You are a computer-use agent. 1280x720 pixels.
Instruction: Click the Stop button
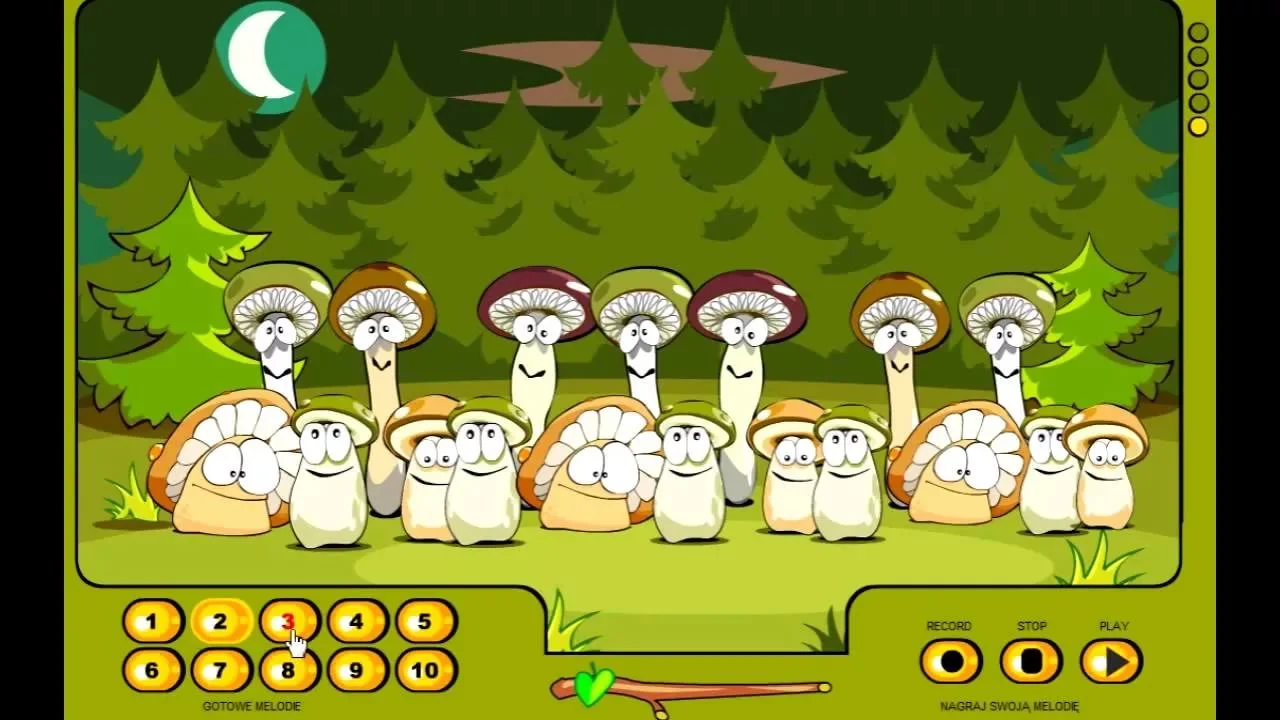(1031, 661)
